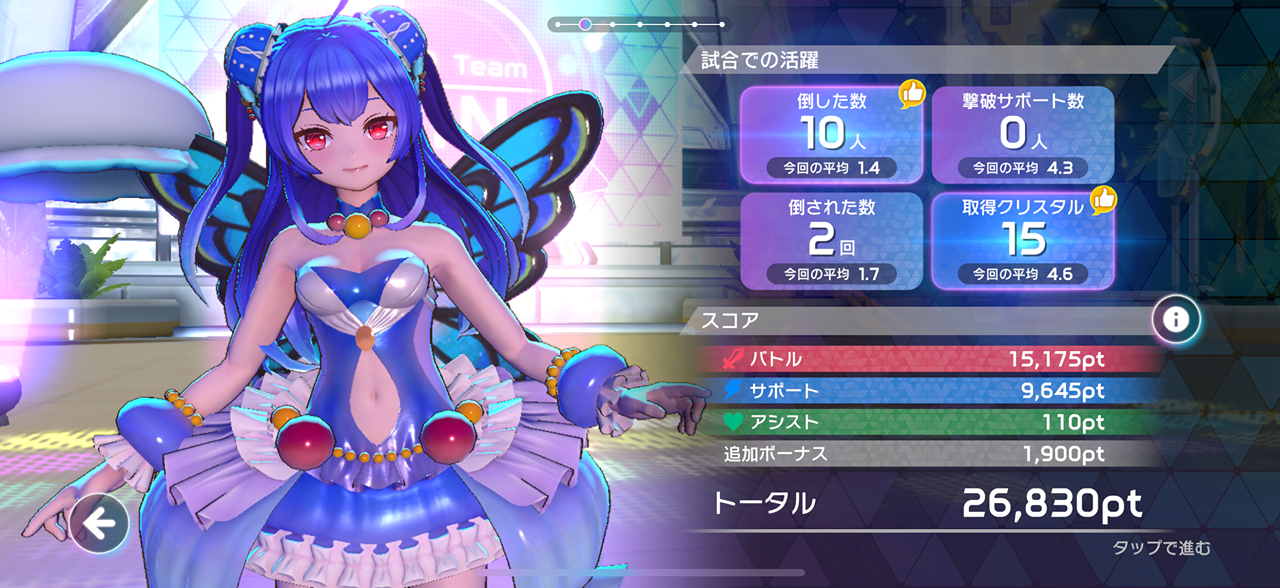Open the score info button
Screen dimensions: 1280x588
tap(1176, 320)
